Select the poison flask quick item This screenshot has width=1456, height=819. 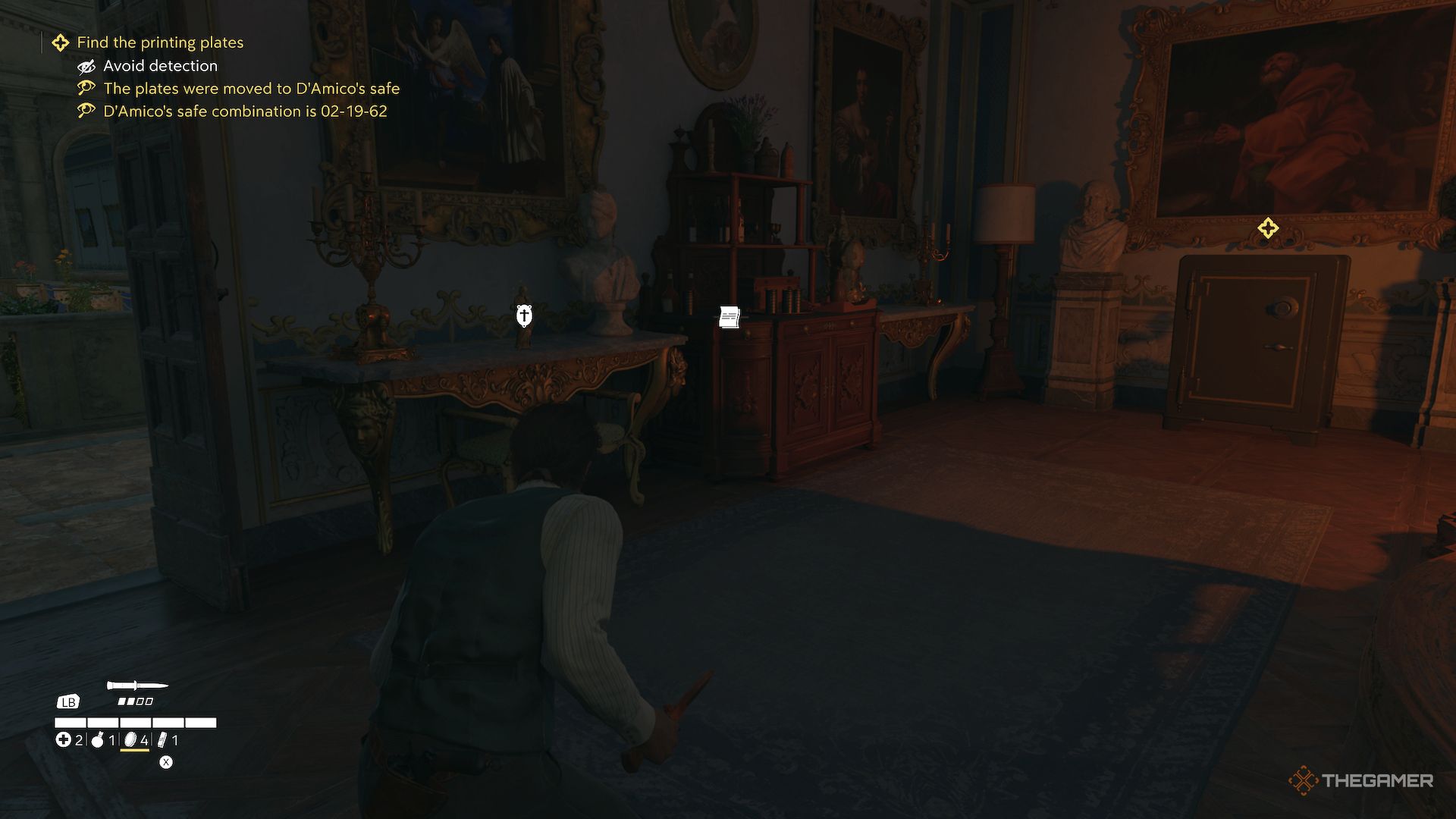(x=97, y=741)
